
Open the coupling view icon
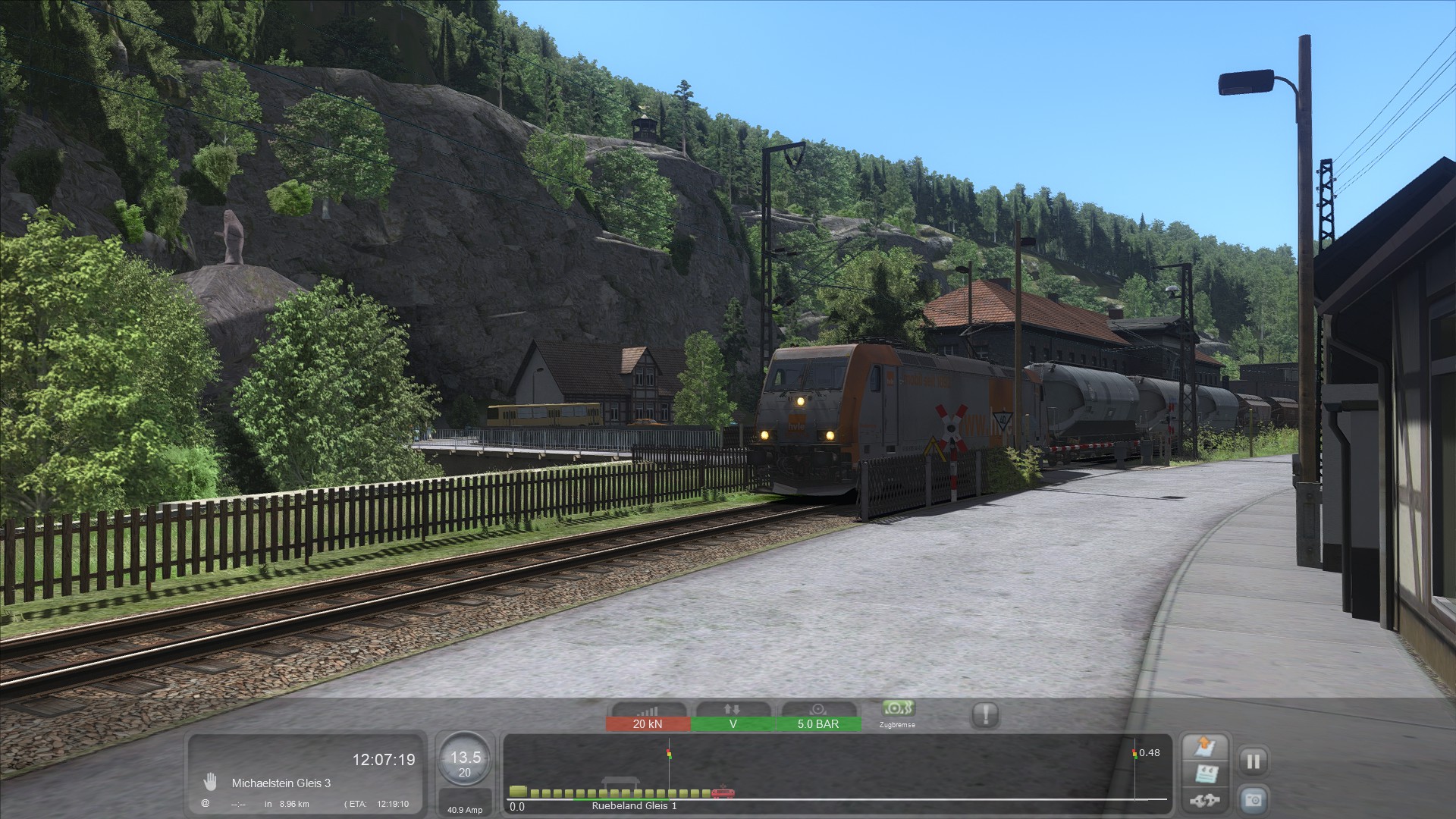point(1205,799)
